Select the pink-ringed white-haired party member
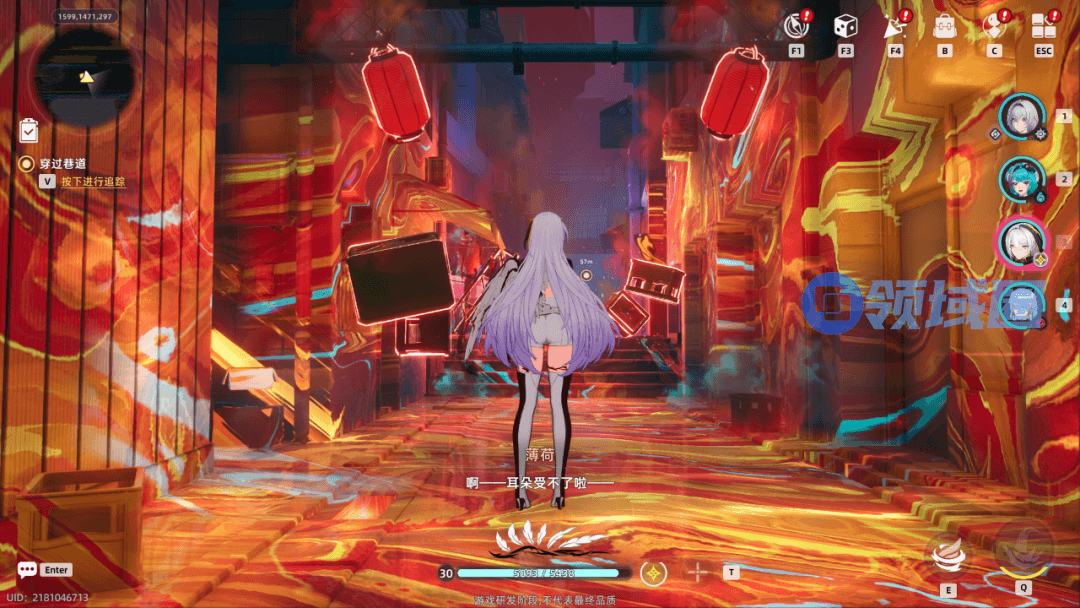The image size is (1080, 608). [1022, 241]
